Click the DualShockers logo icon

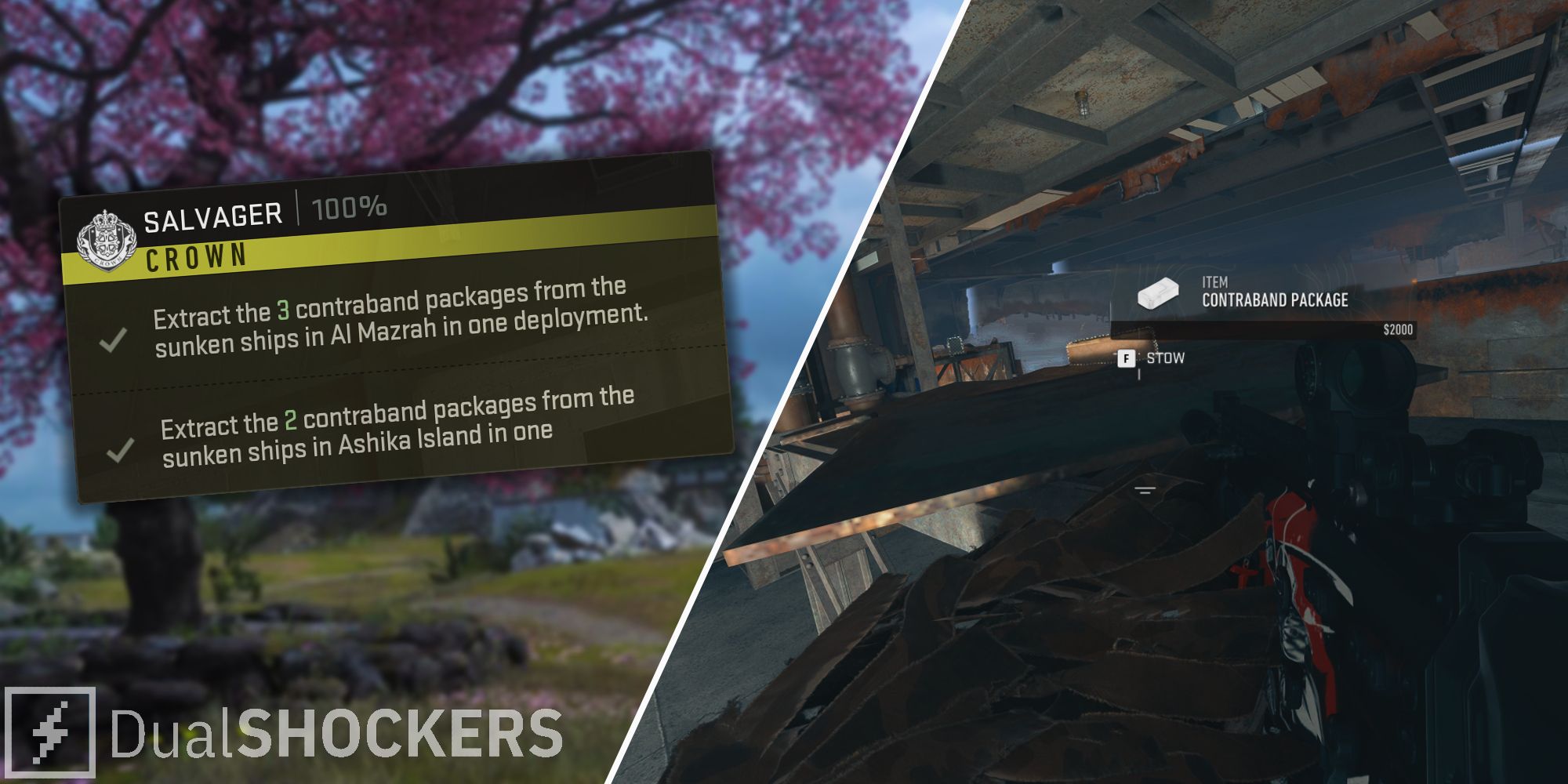pyautogui.click(x=53, y=729)
